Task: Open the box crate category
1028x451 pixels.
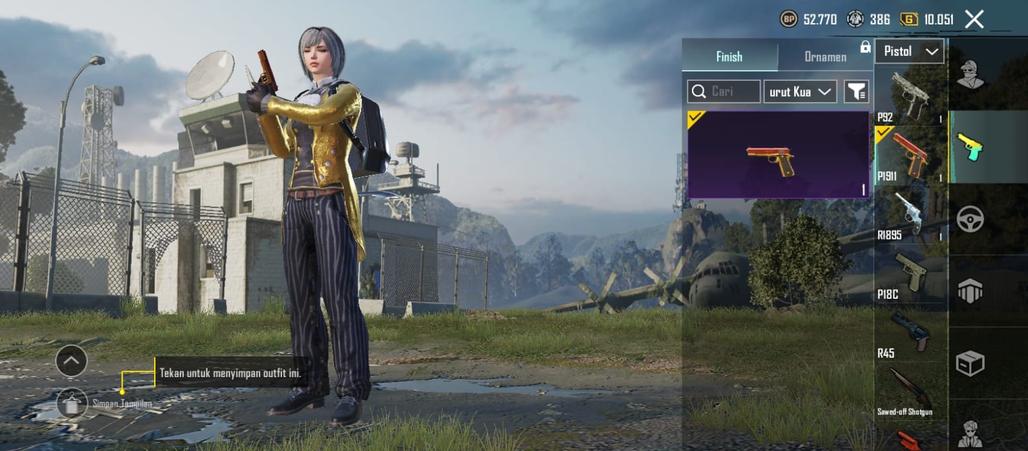Action: 969,362
